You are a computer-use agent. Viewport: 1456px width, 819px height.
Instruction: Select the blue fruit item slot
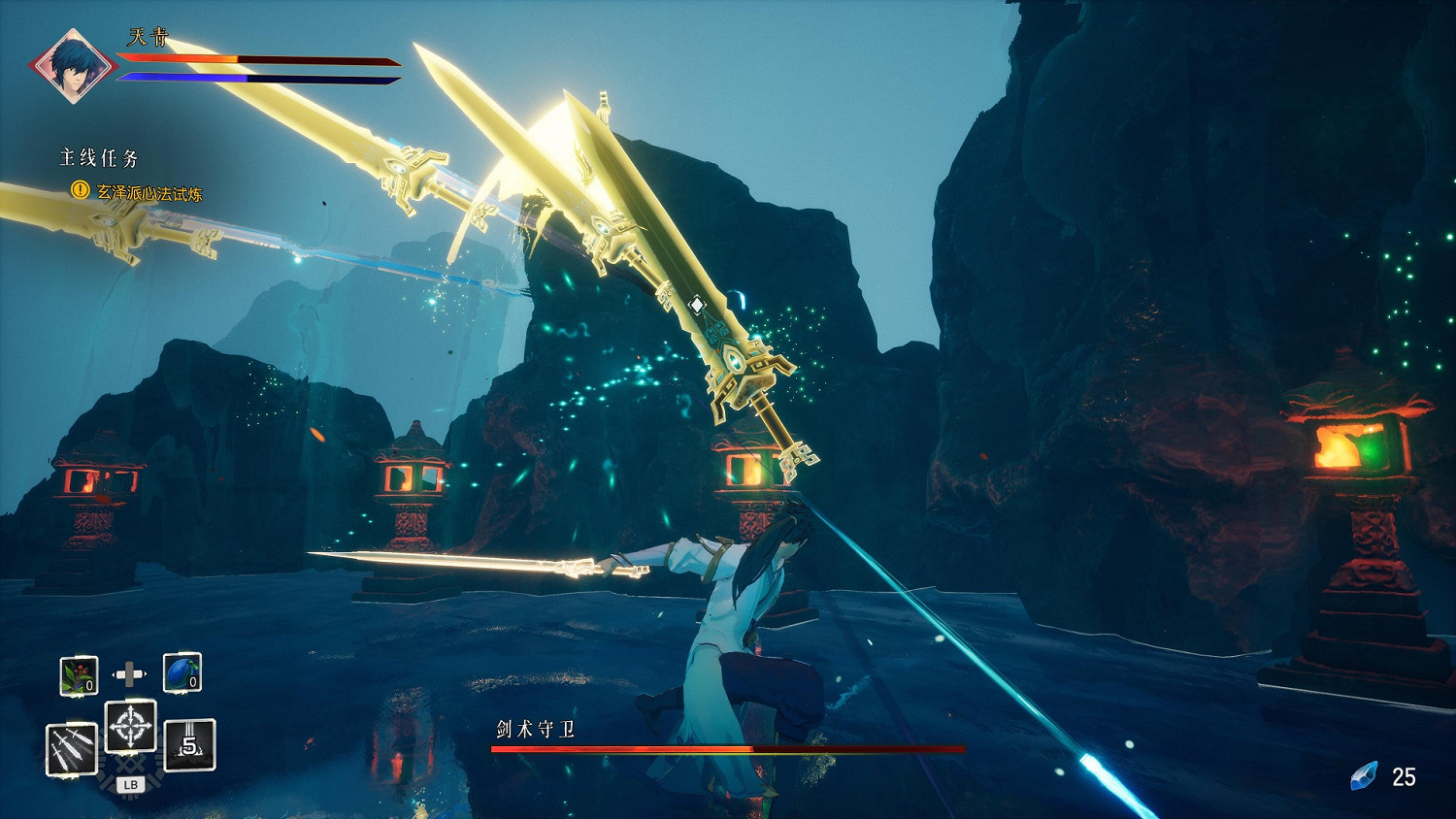click(182, 672)
